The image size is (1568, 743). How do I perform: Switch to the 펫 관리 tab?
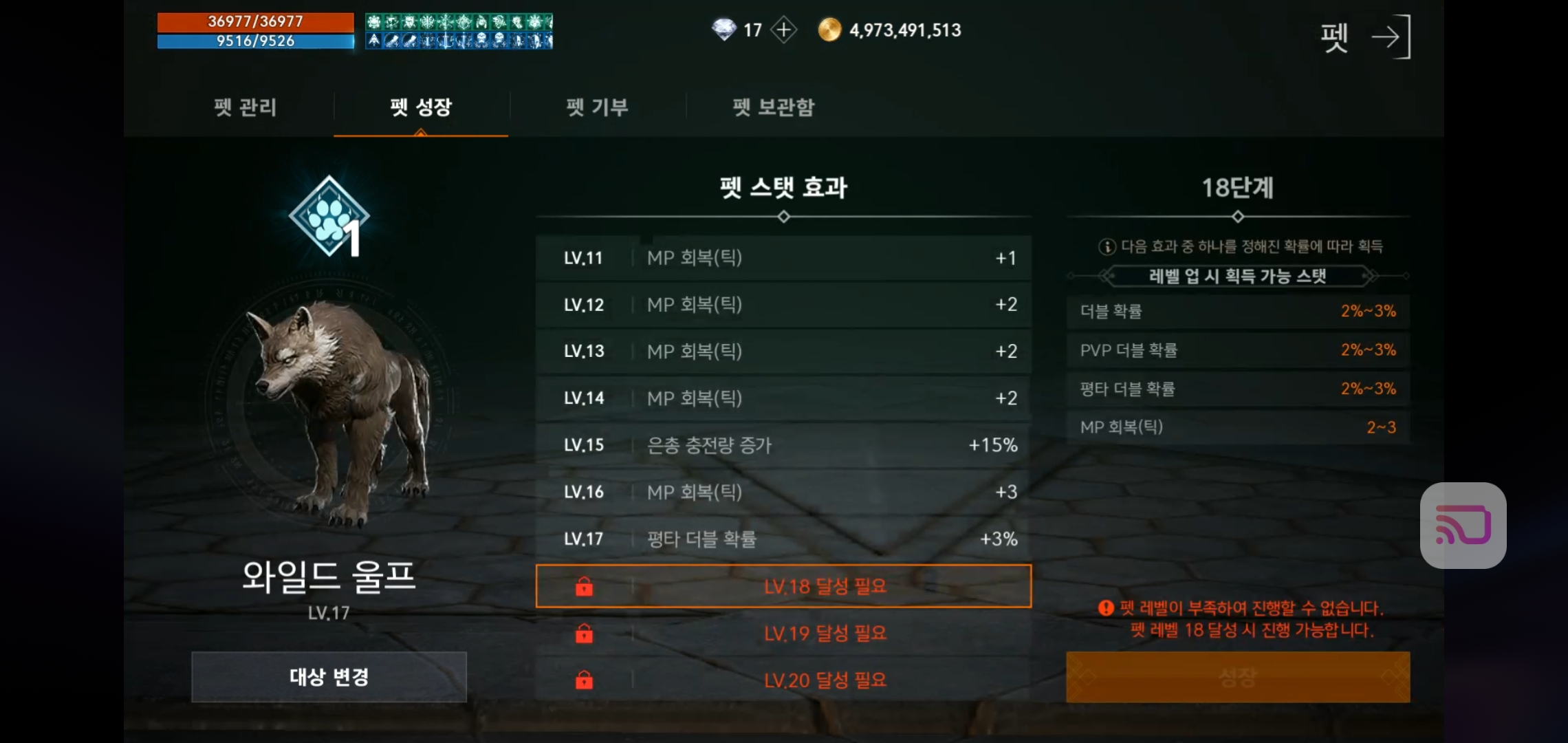[x=245, y=107]
